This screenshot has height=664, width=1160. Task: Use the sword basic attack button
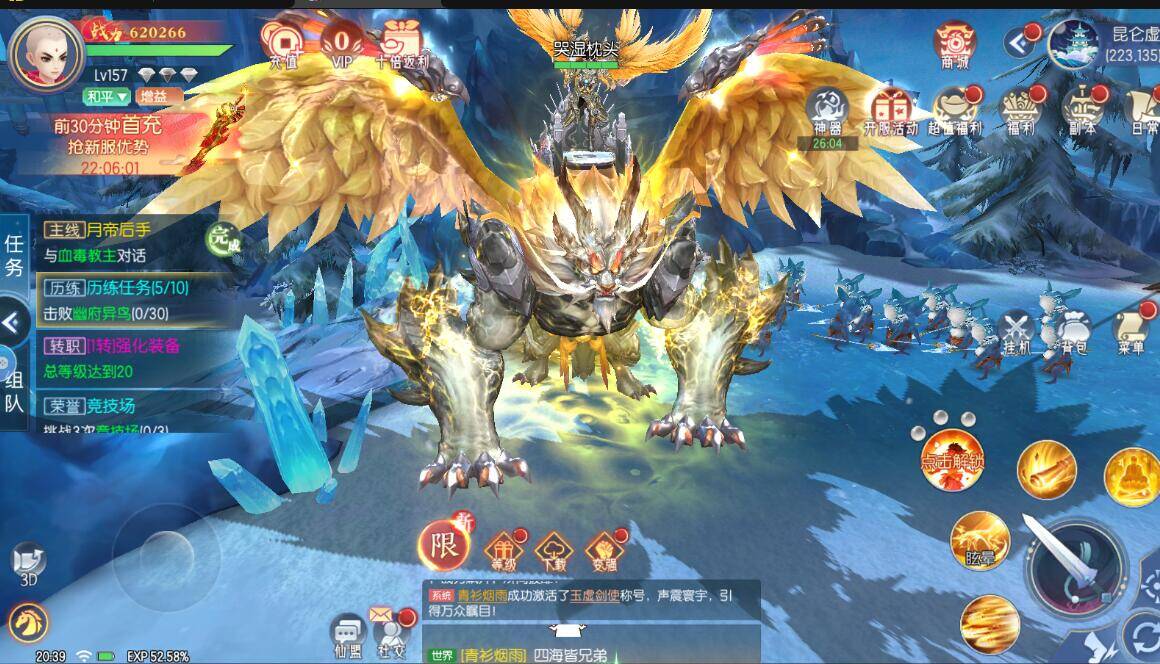(x=1075, y=568)
